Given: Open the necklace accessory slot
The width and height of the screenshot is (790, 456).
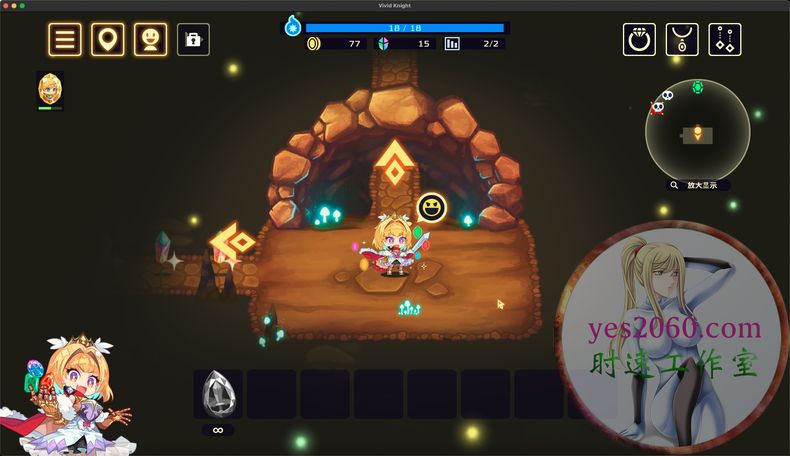Looking at the screenshot, I should (x=682, y=40).
